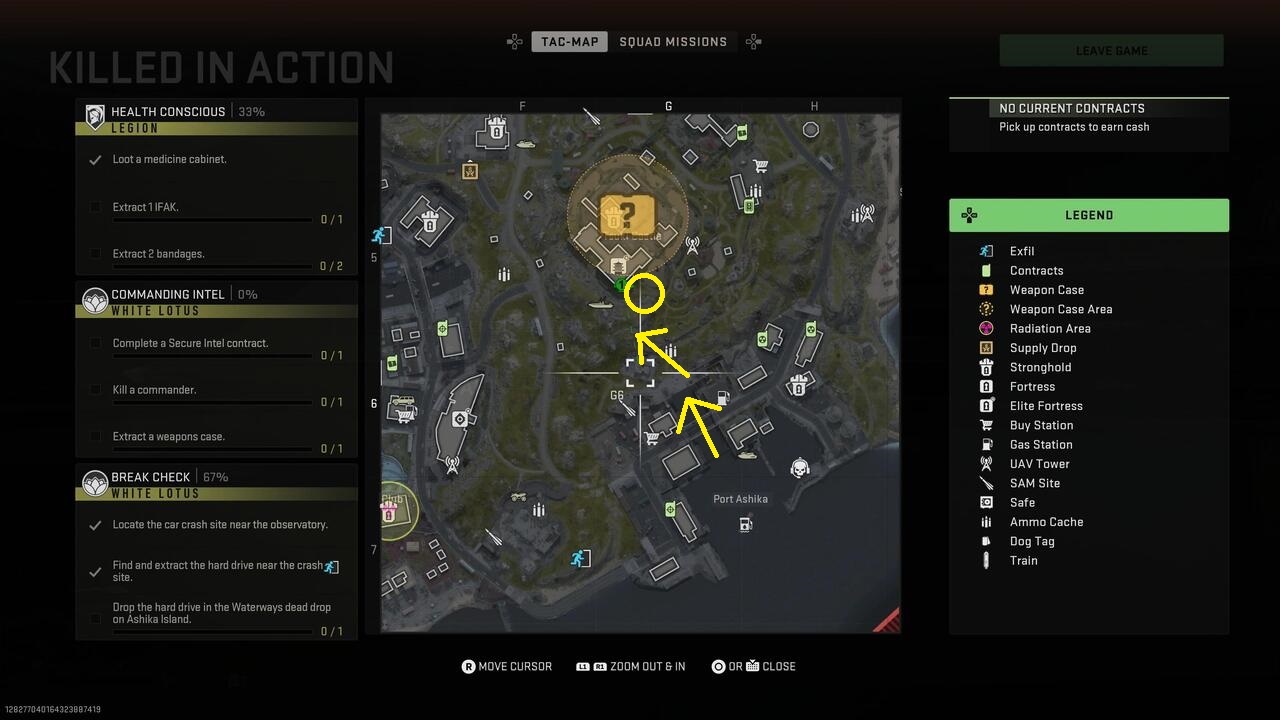Click the Weapon Case marker on the map

coord(627,214)
